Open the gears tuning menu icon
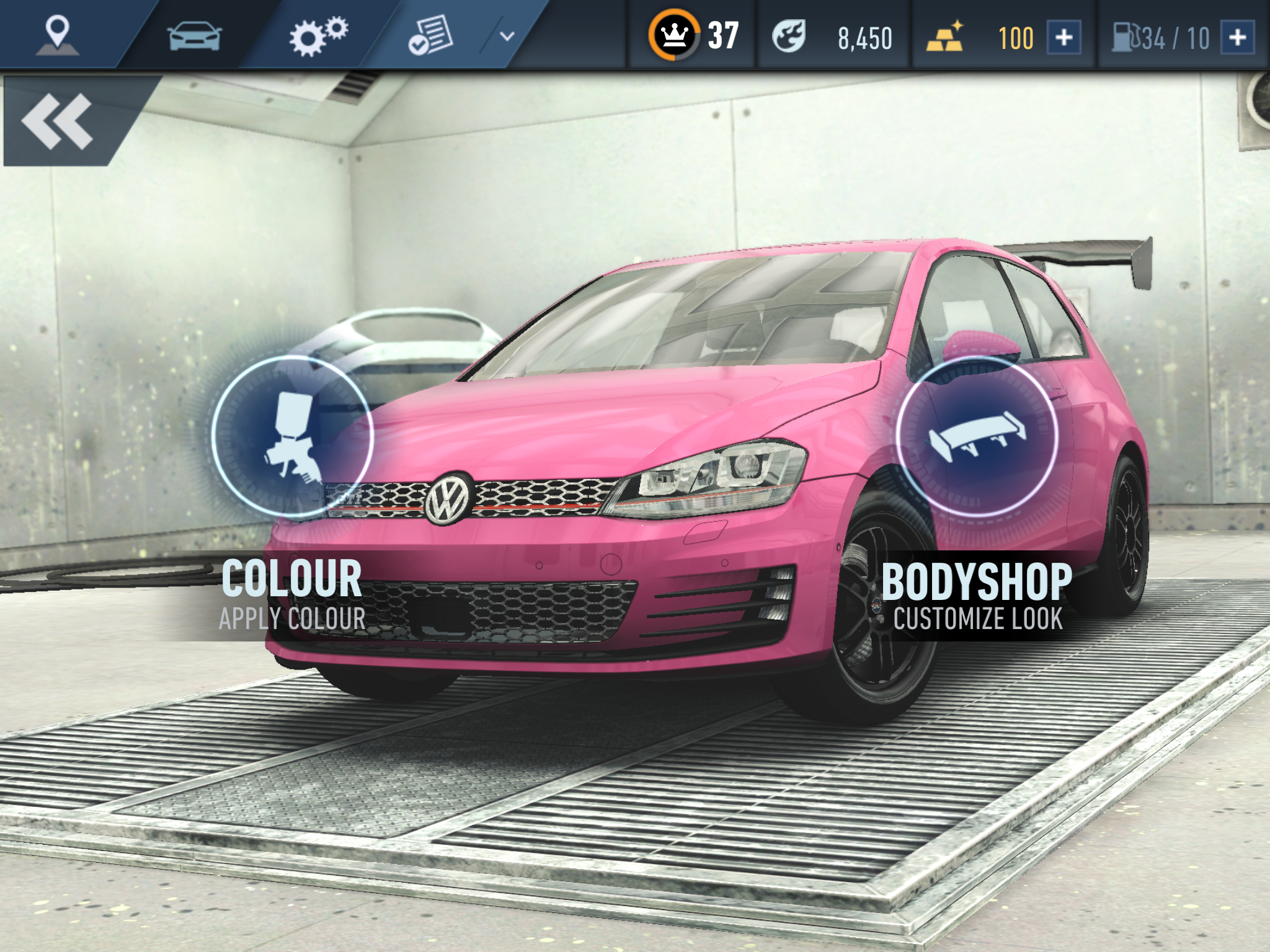This screenshot has width=1270, height=952. click(x=317, y=34)
